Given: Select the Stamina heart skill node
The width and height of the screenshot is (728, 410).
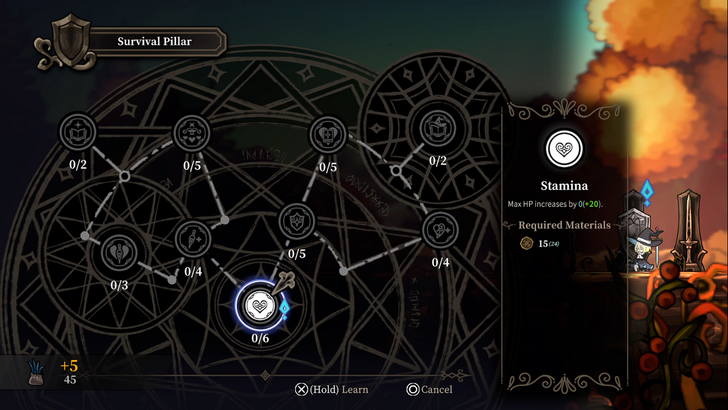Looking at the screenshot, I should click(x=260, y=304).
